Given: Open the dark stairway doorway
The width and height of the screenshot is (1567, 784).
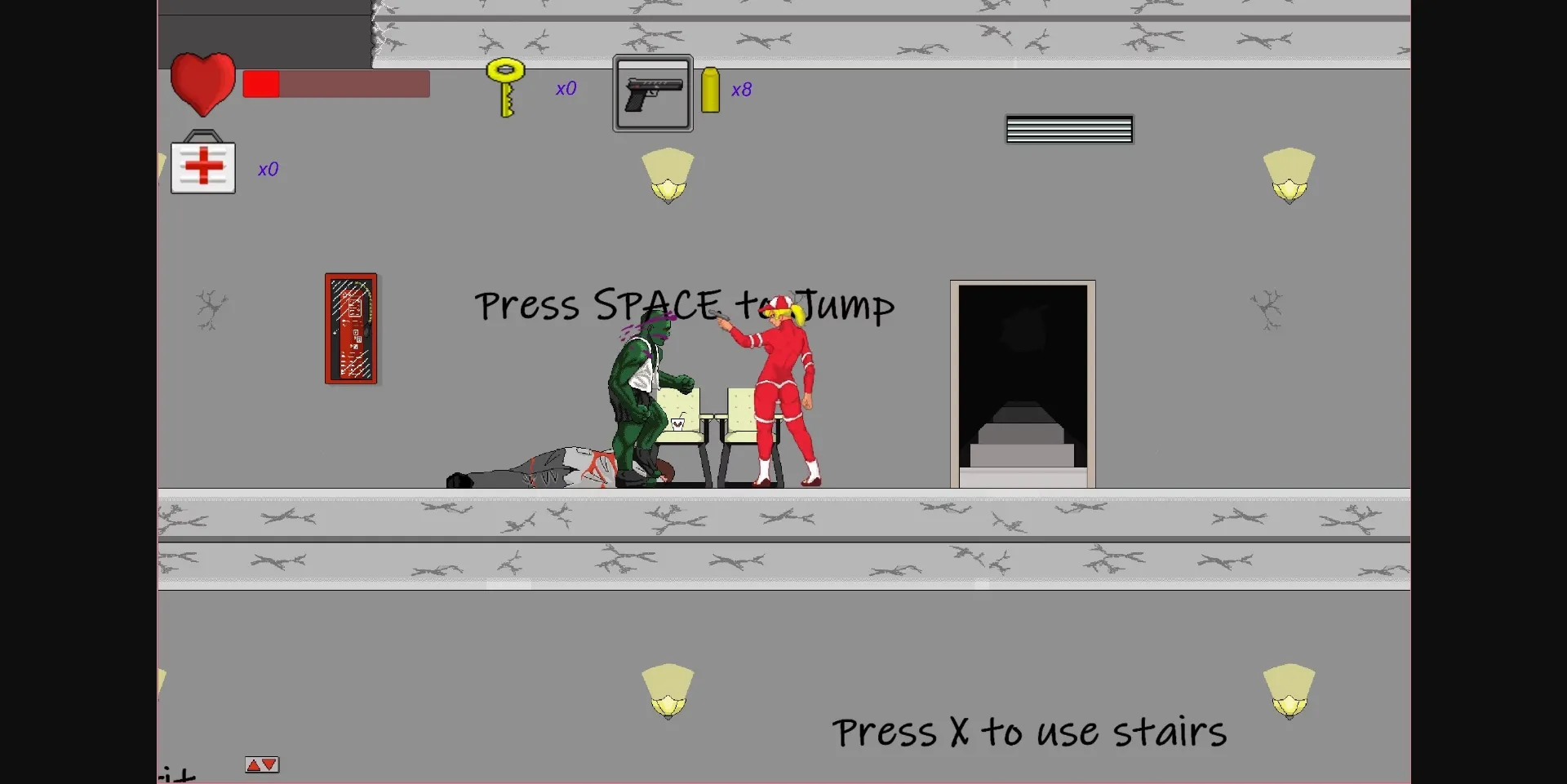Looking at the screenshot, I should tap(1022, 383).
